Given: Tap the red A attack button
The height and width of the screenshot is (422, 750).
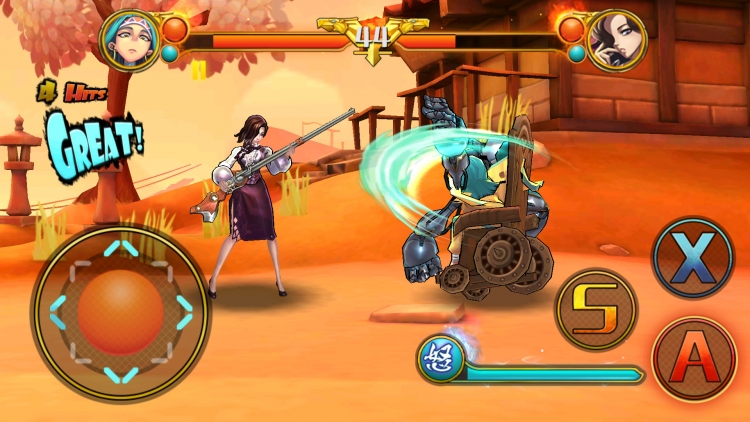Looking at the screenshot, I should pos(694,359).
